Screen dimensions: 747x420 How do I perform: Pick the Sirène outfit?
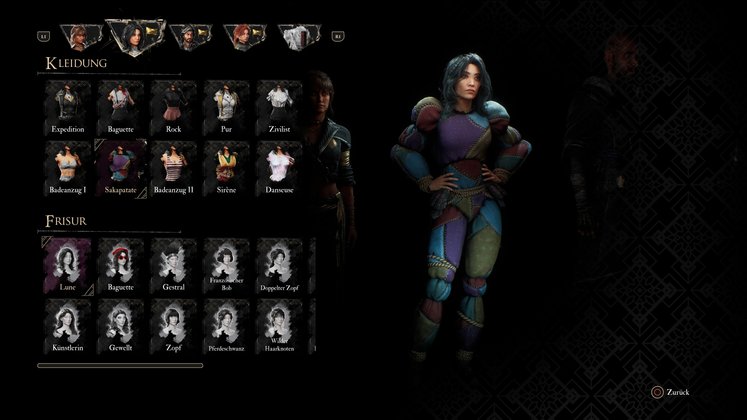tap(226, 167)
